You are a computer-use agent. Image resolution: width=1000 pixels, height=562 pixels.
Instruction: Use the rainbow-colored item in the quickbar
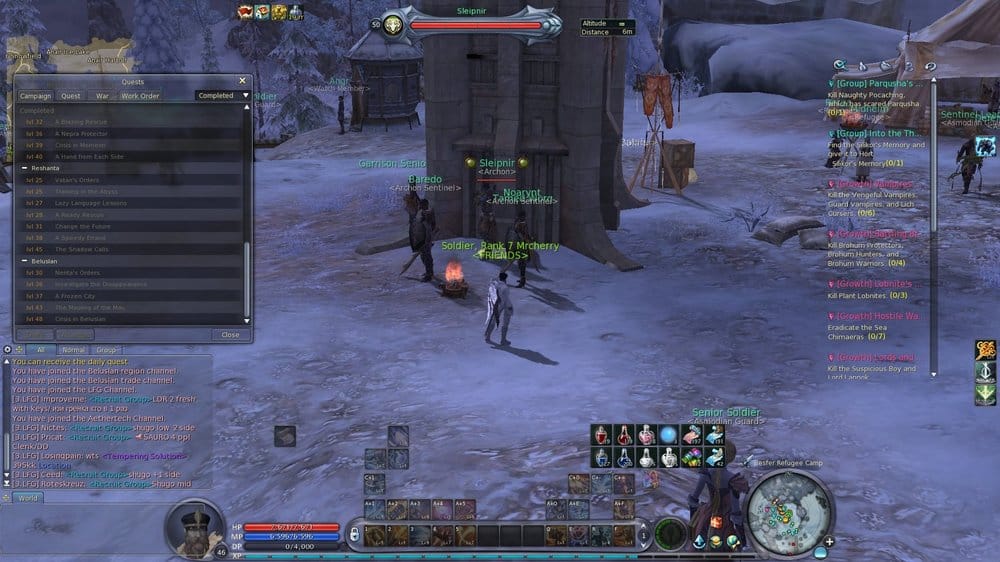pos(691,457)
